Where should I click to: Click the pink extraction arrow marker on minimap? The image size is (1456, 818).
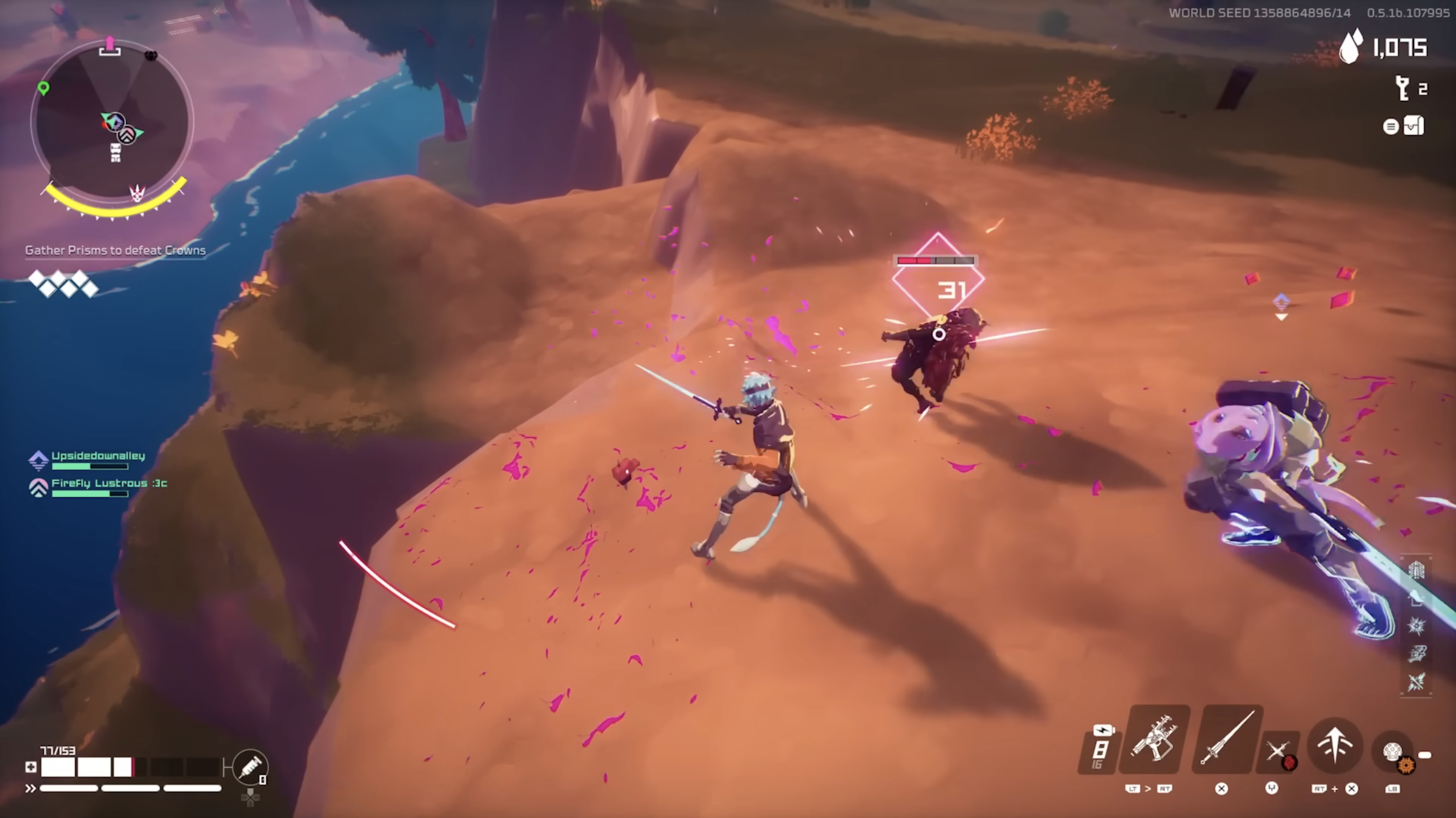109,46
